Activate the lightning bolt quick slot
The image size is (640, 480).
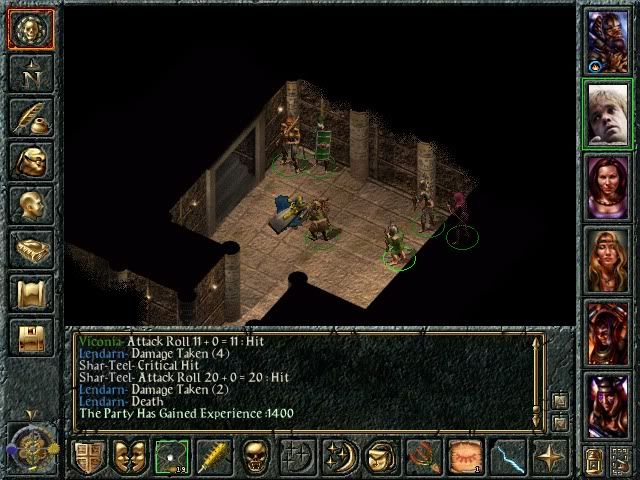point(507,457)
